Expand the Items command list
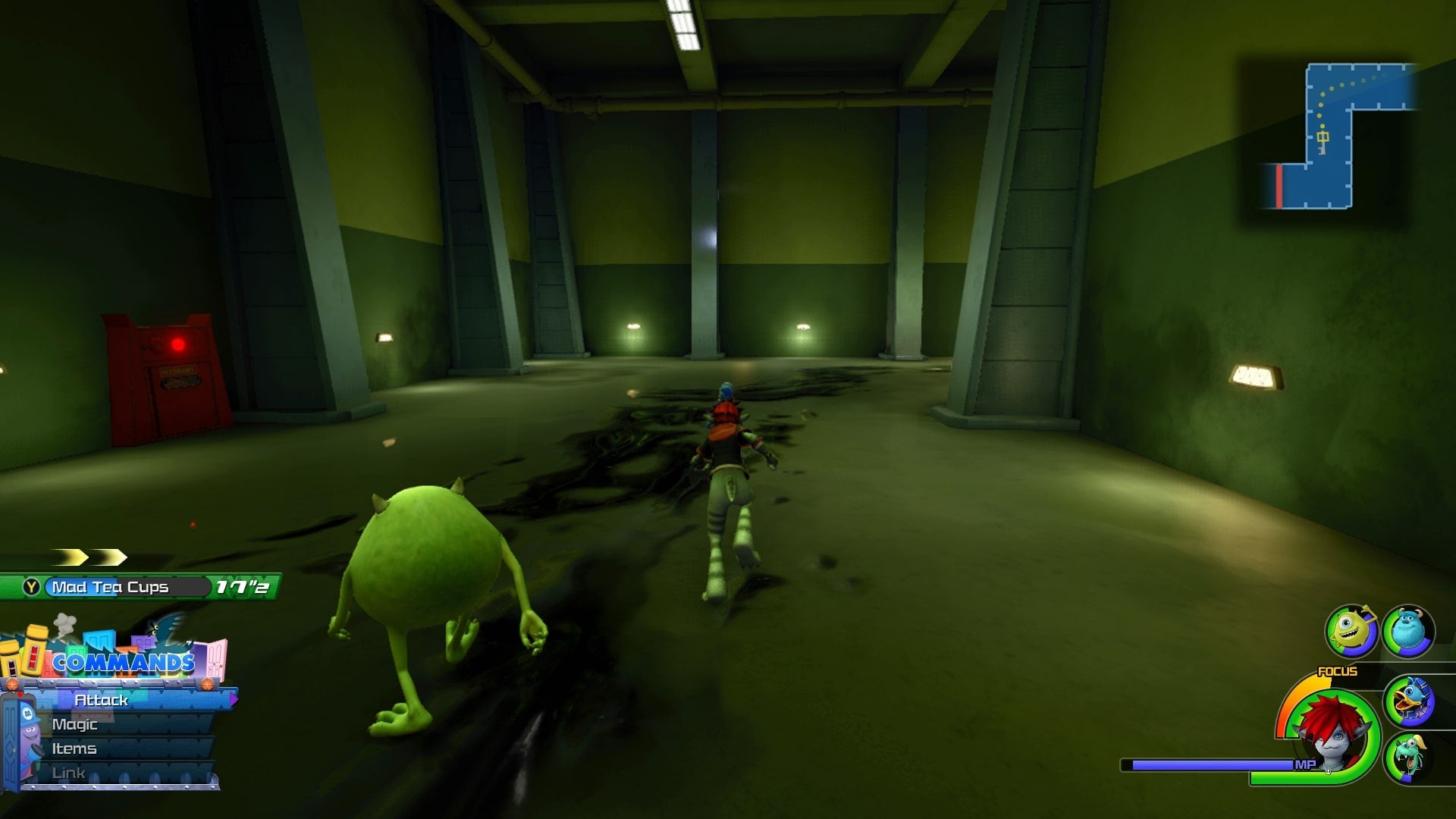Viewport: 1456px width, 819px height. pos(76,748)
